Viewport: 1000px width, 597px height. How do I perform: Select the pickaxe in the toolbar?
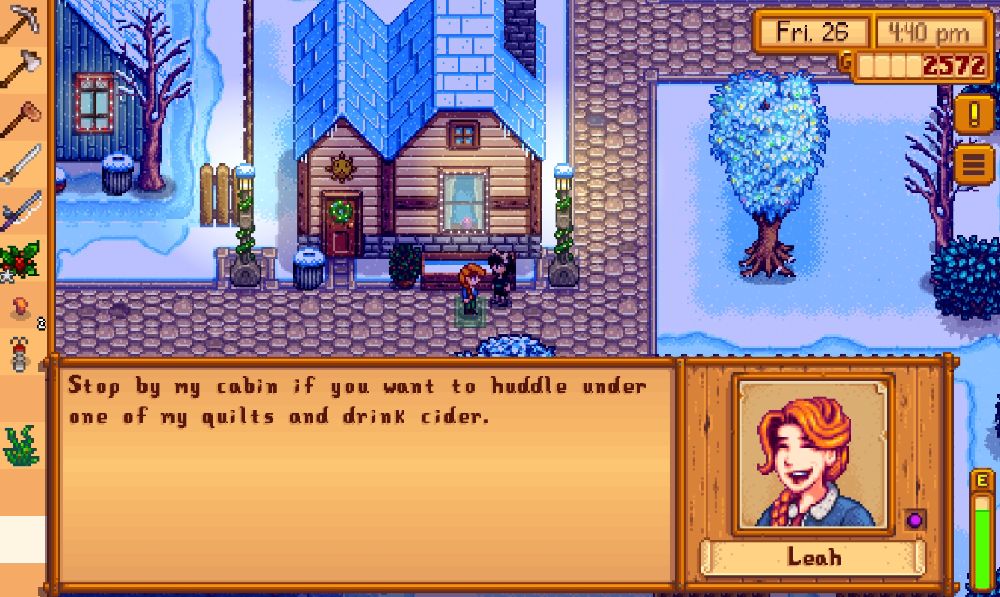20,23
